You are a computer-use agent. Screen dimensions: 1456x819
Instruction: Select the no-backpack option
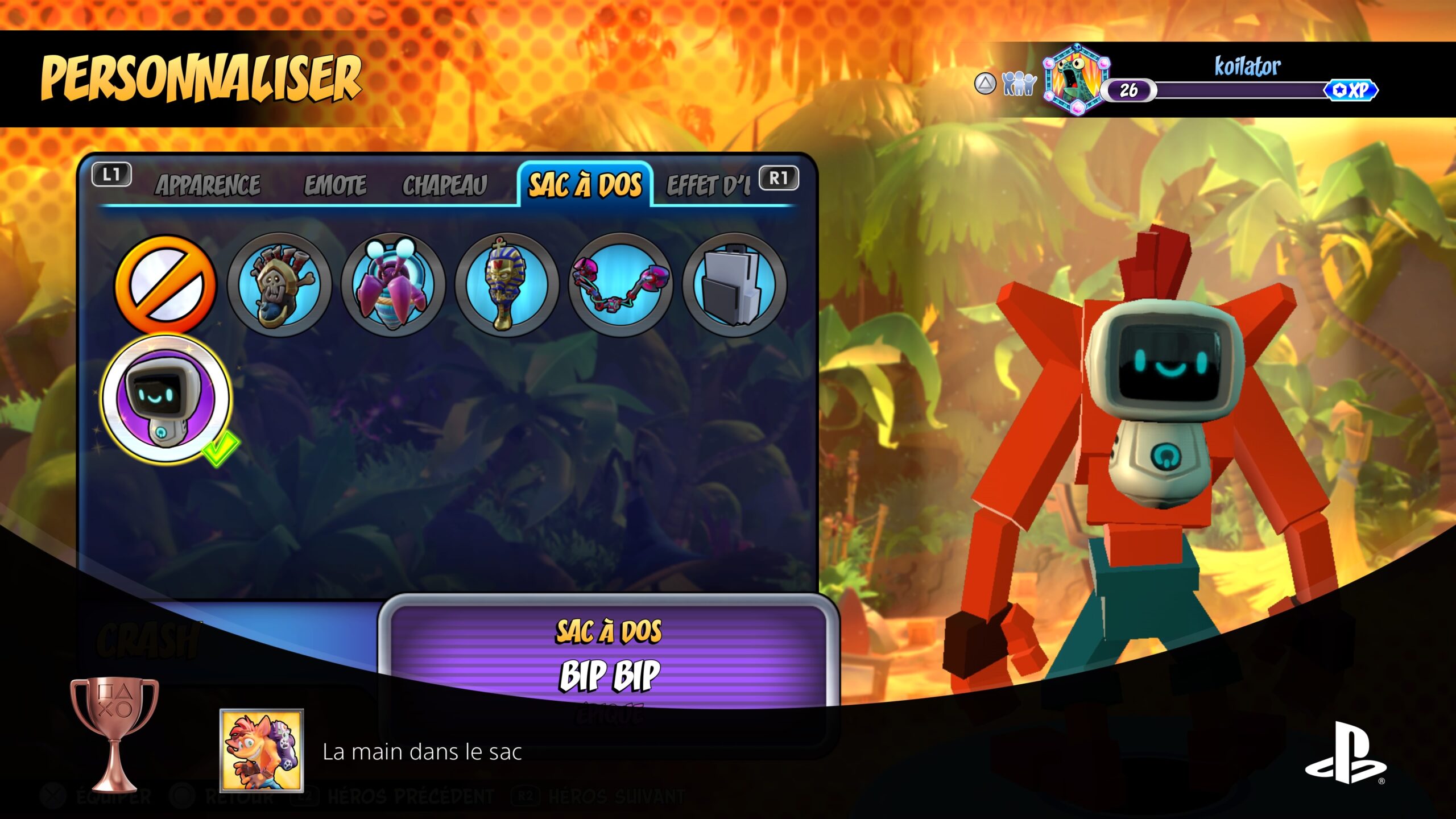(x=166, y=284)
